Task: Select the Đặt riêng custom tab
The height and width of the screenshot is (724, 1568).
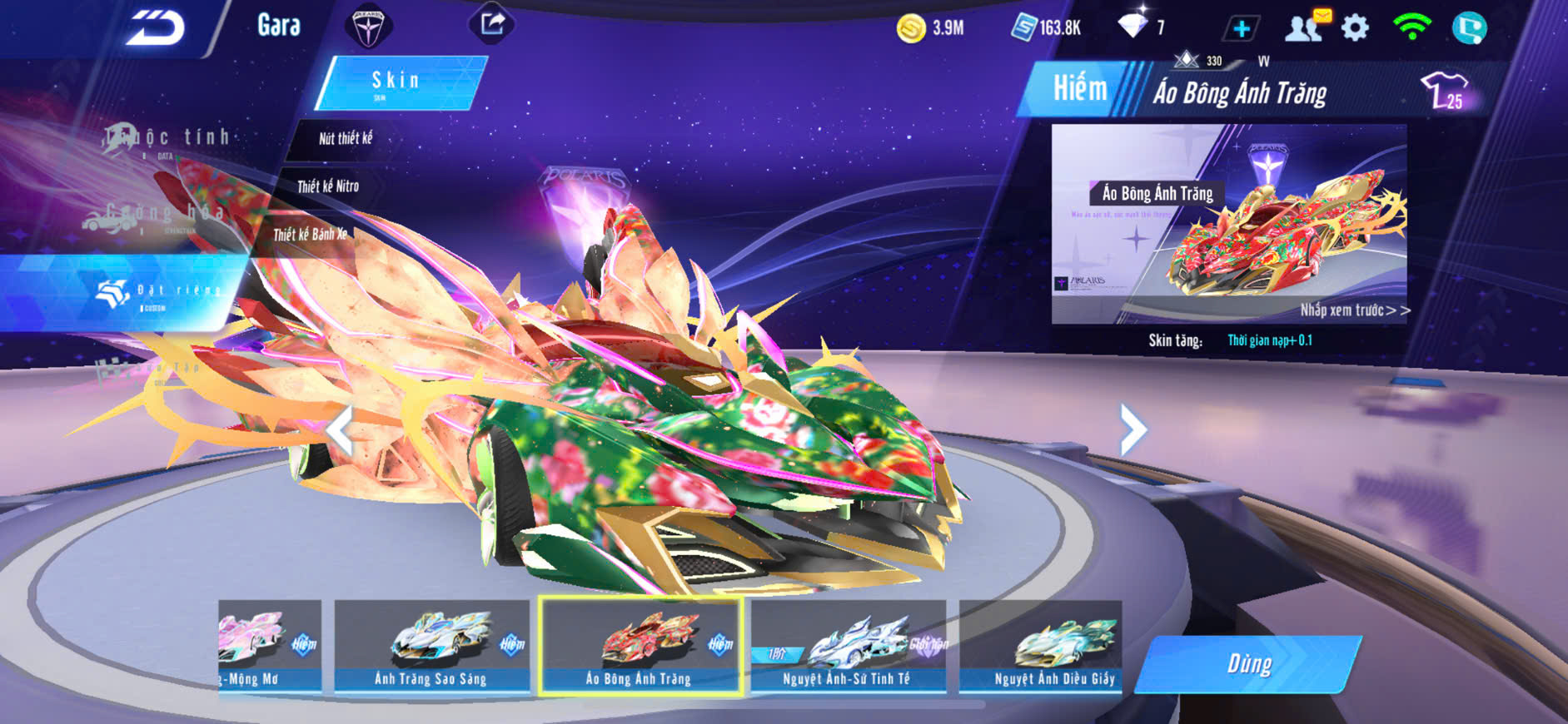Action: point(158,293)
